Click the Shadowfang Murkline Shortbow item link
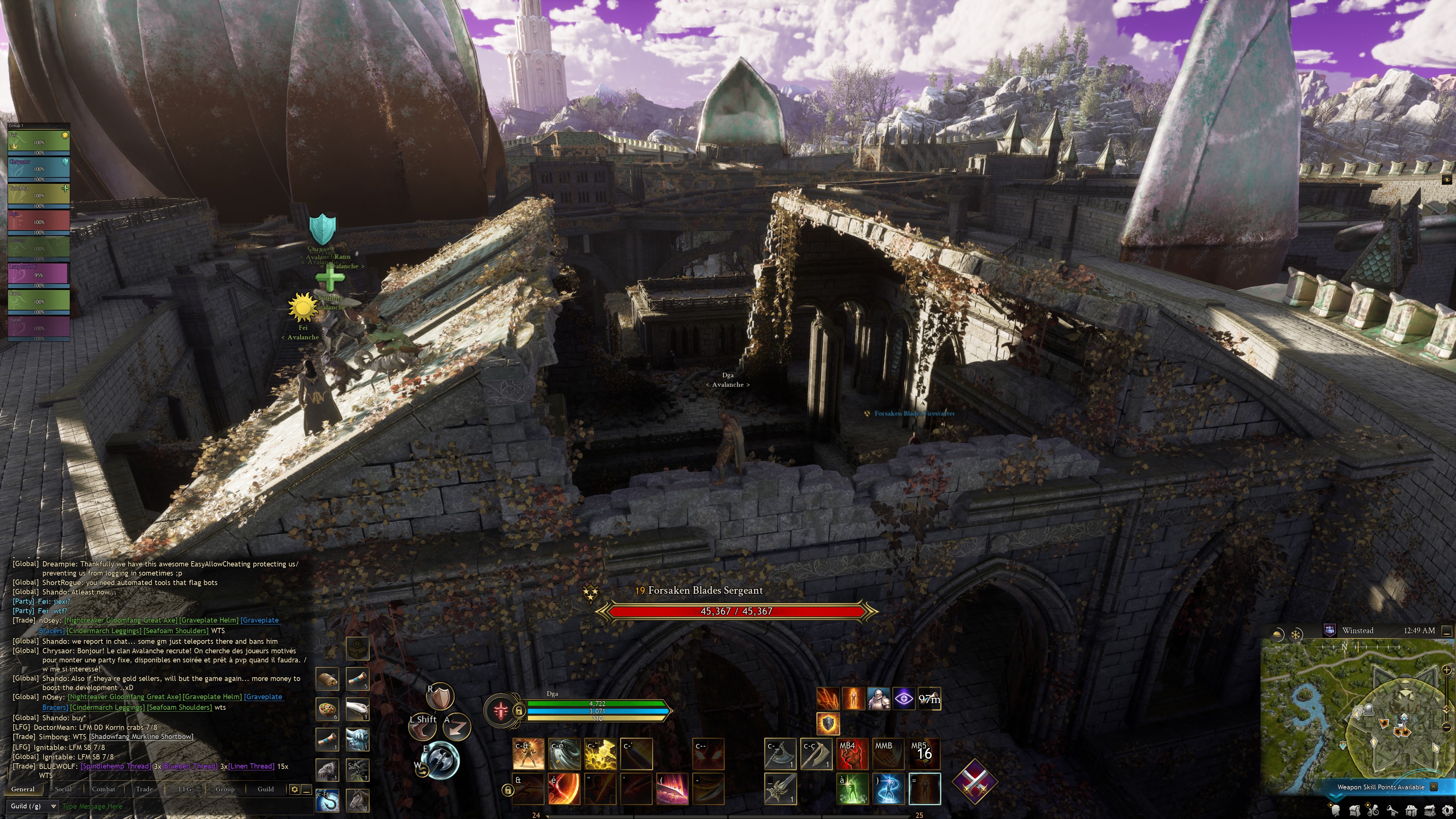The width and height of the screenshot is (1456, 819). [x=141, y=736]
